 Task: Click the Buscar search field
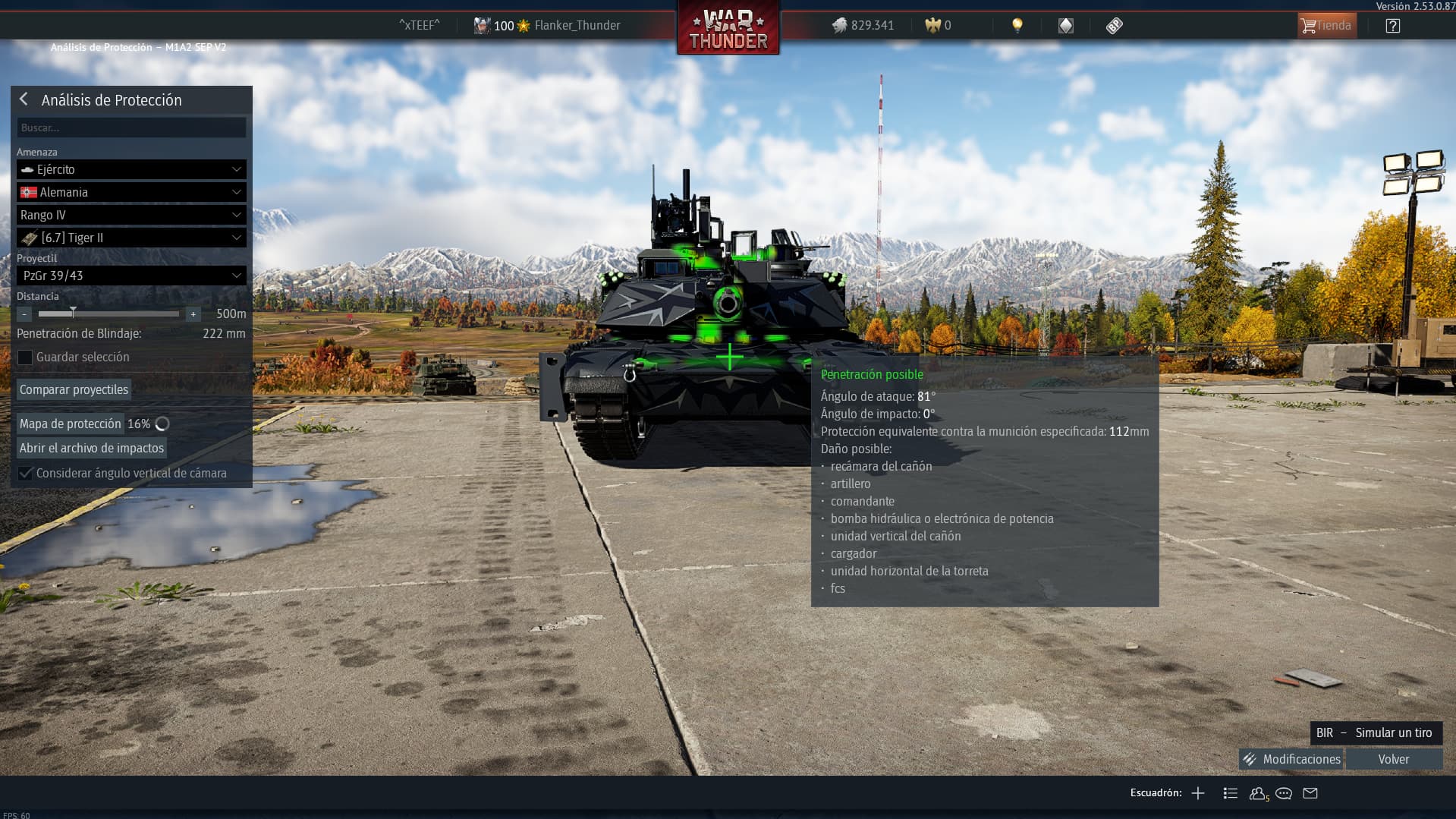pos(131,128)
